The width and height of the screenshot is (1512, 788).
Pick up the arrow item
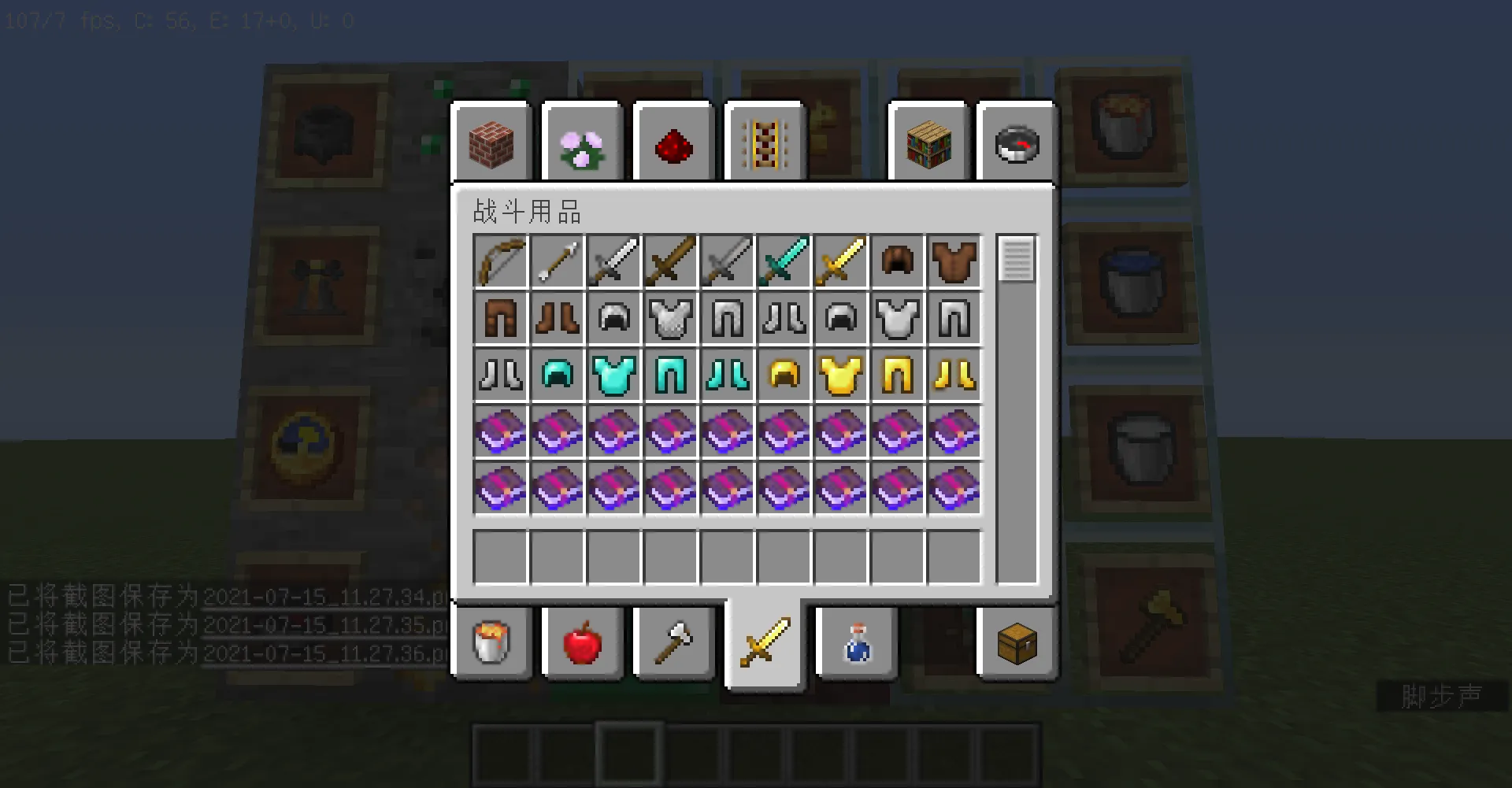tap(557, 261)
